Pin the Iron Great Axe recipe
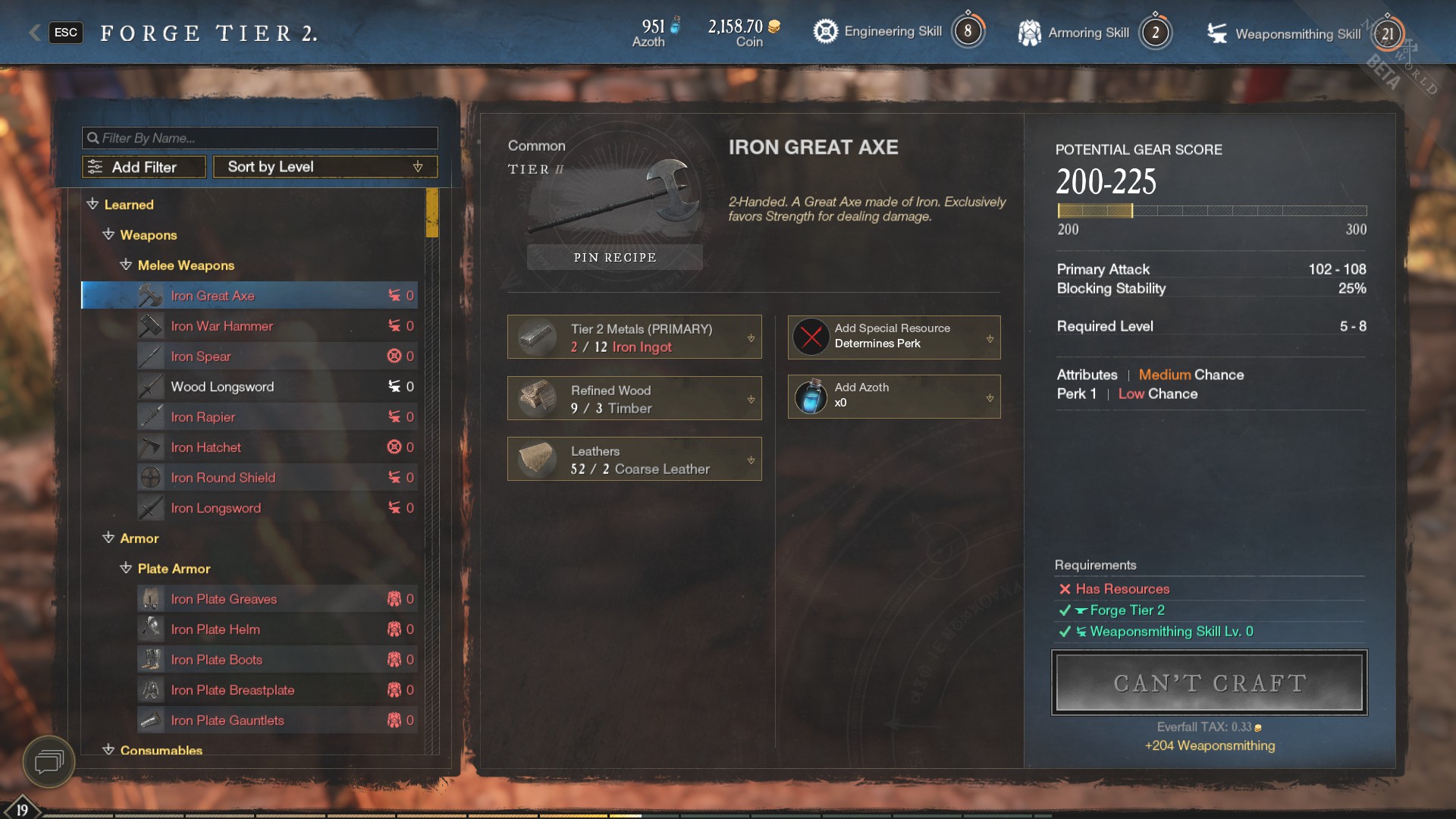Image resolution: width=1456 pixels, height=819 pixels. pyautogui.click(x=614, y=257)
